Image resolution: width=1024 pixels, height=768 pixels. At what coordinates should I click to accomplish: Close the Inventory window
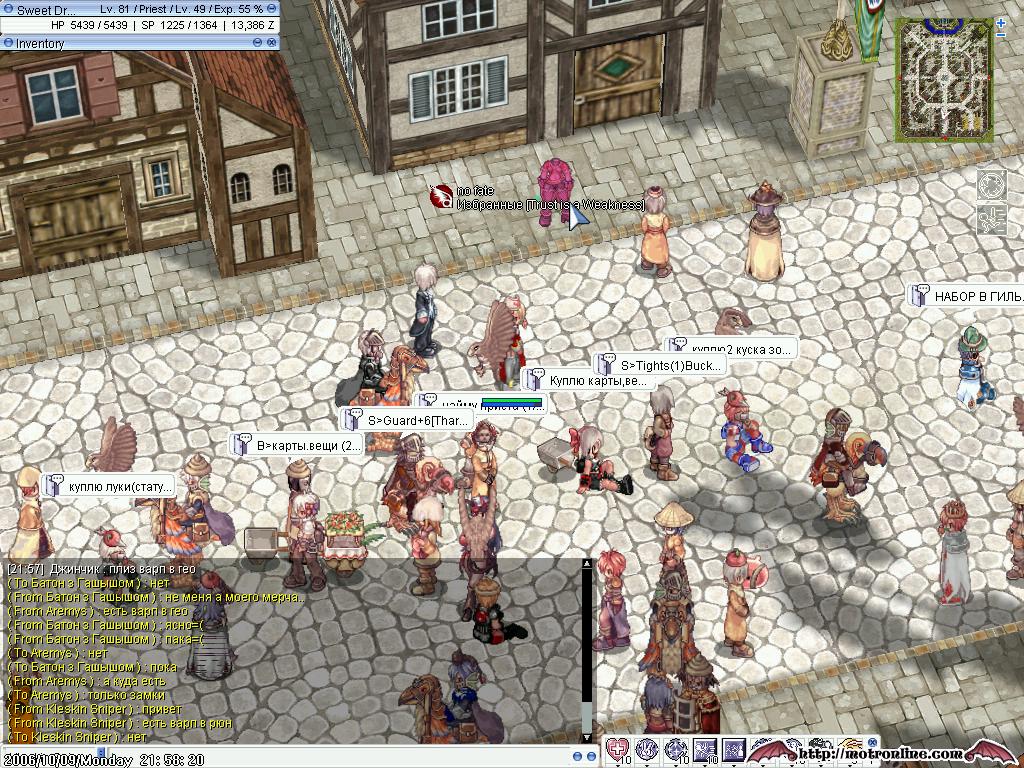[271, 43]
